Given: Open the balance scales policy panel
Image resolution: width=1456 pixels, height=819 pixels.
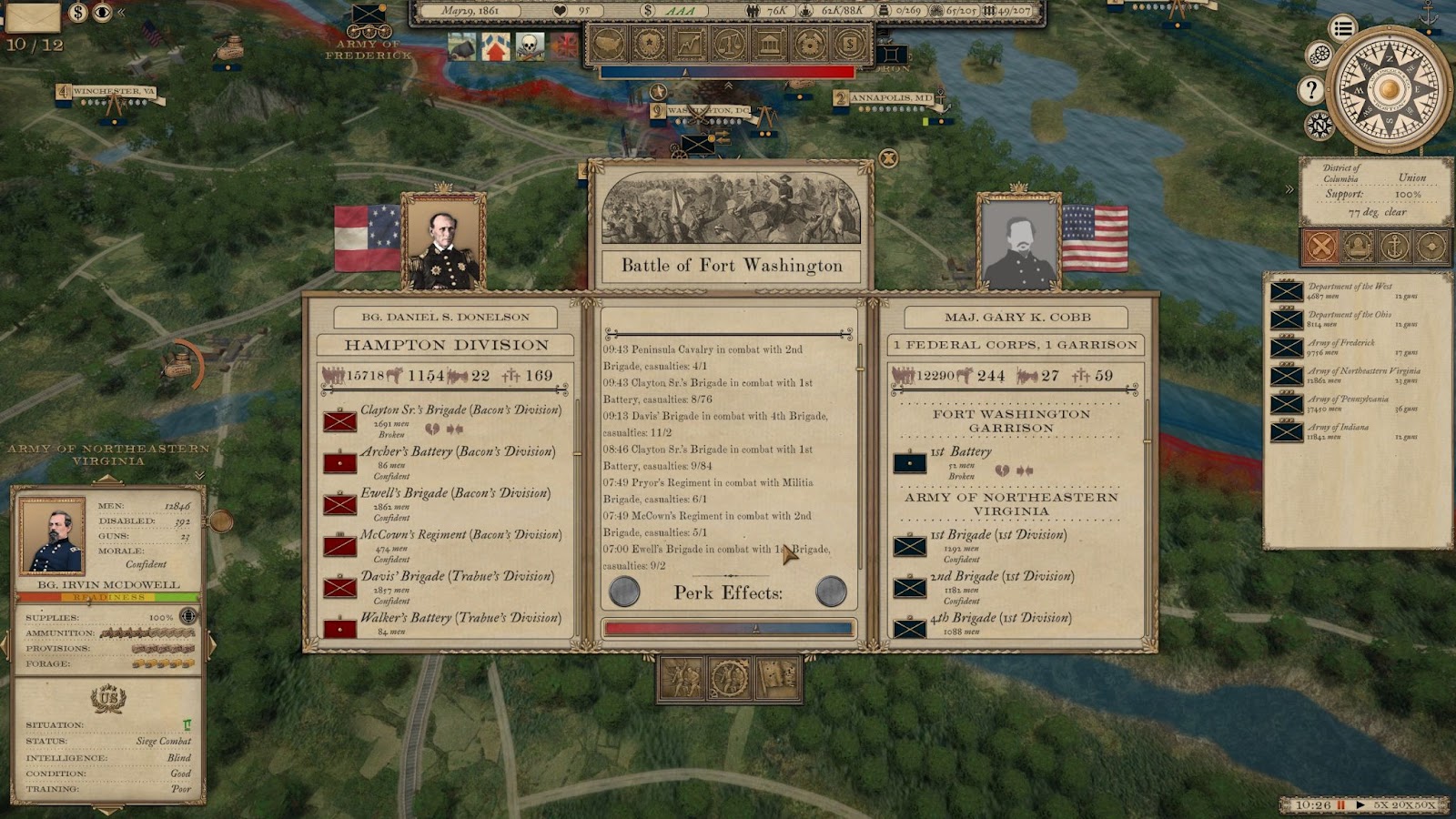Looking at the screenshot, I should 731,43.
